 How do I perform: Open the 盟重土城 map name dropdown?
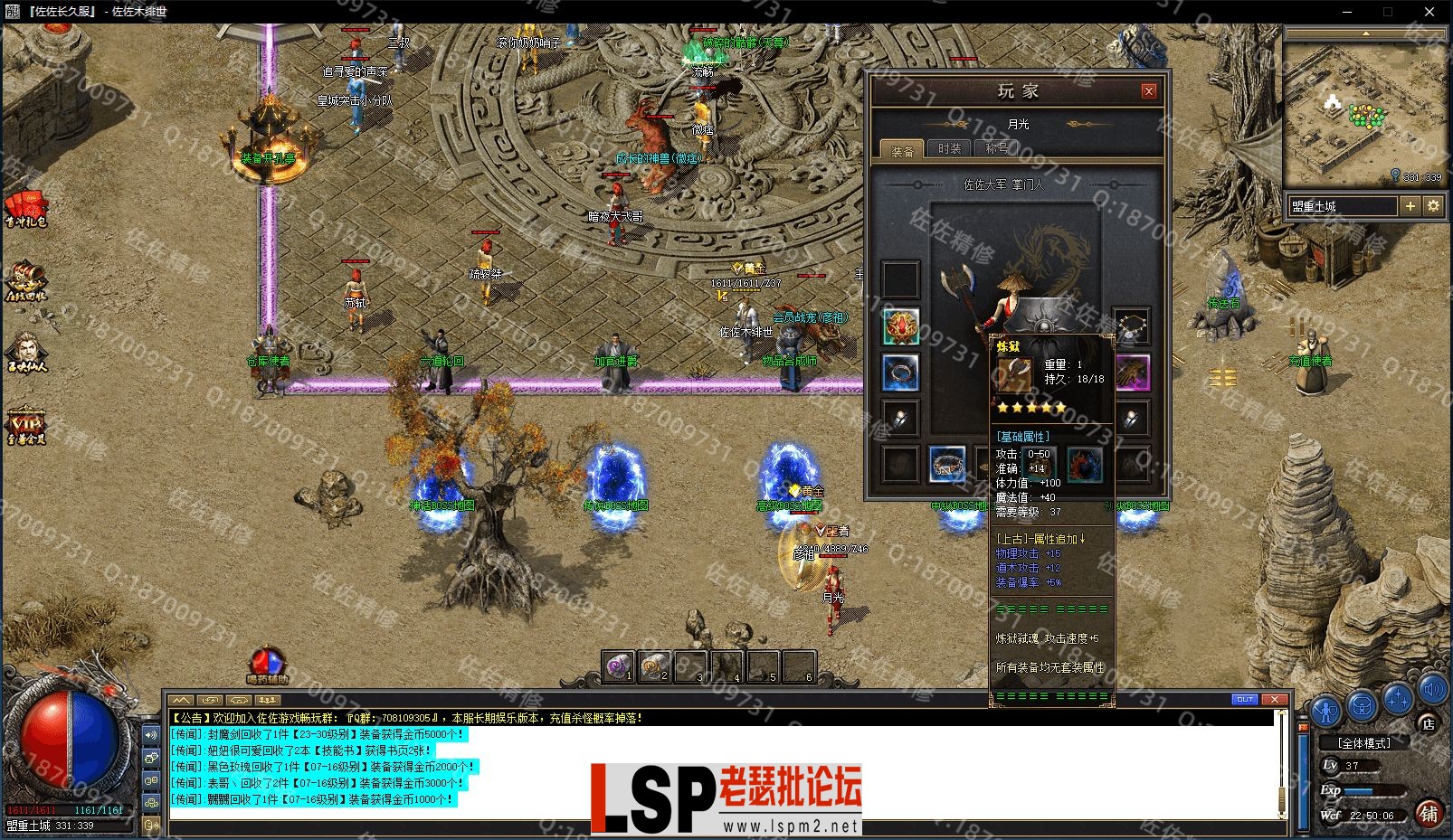point(1344,205)
